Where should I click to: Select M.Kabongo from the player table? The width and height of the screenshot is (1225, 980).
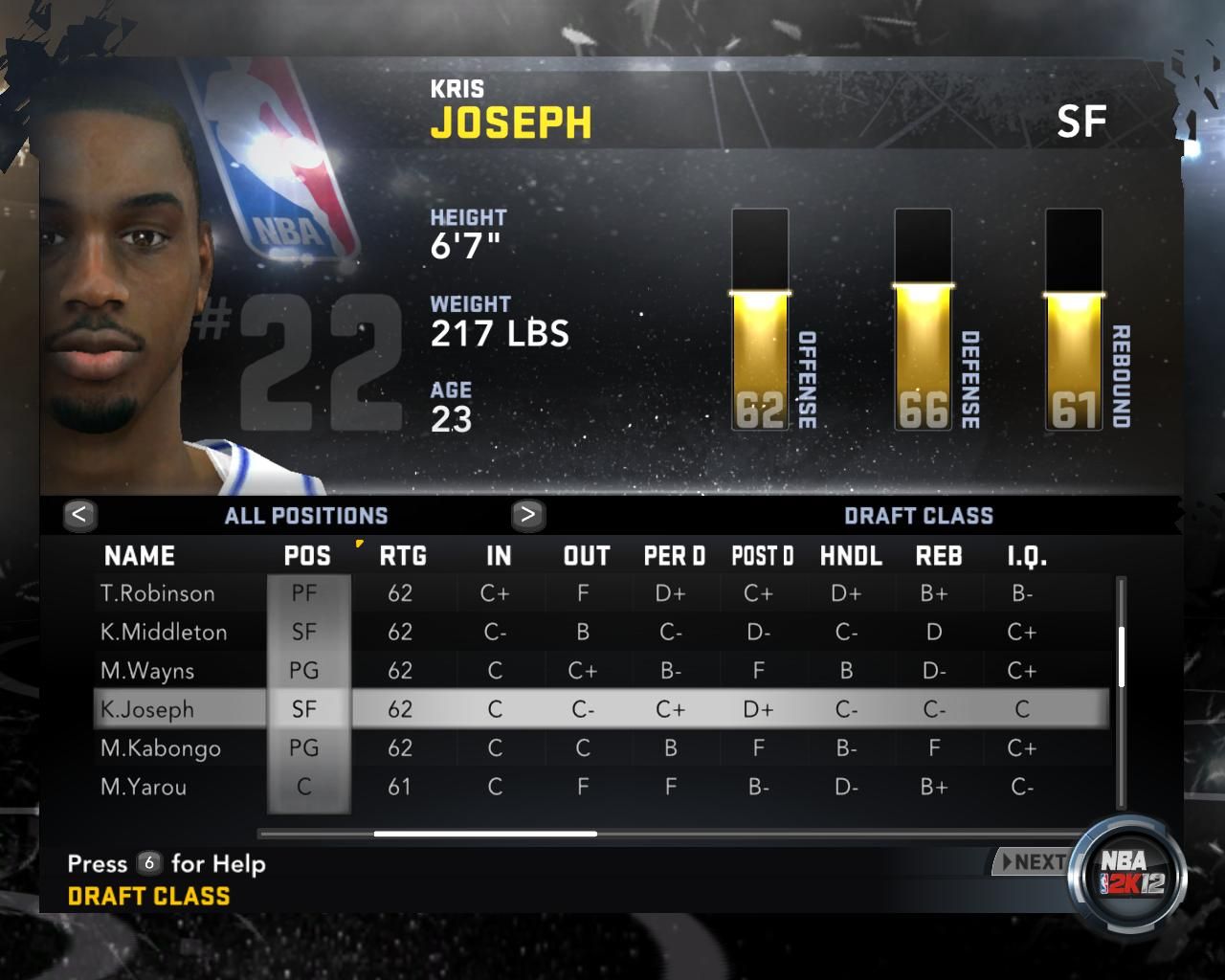pos(161,748)
